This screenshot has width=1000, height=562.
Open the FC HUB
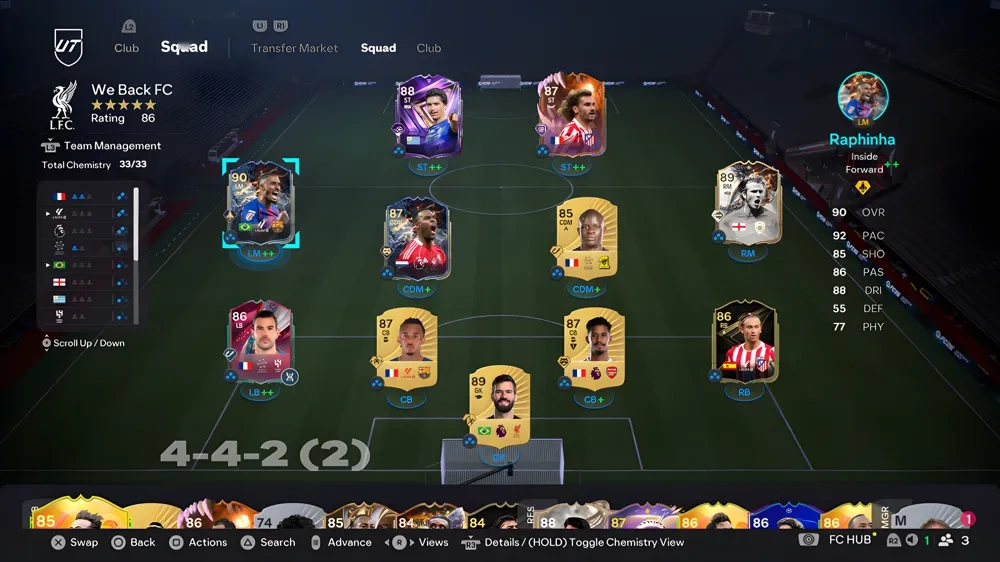[x=849, y=540]
